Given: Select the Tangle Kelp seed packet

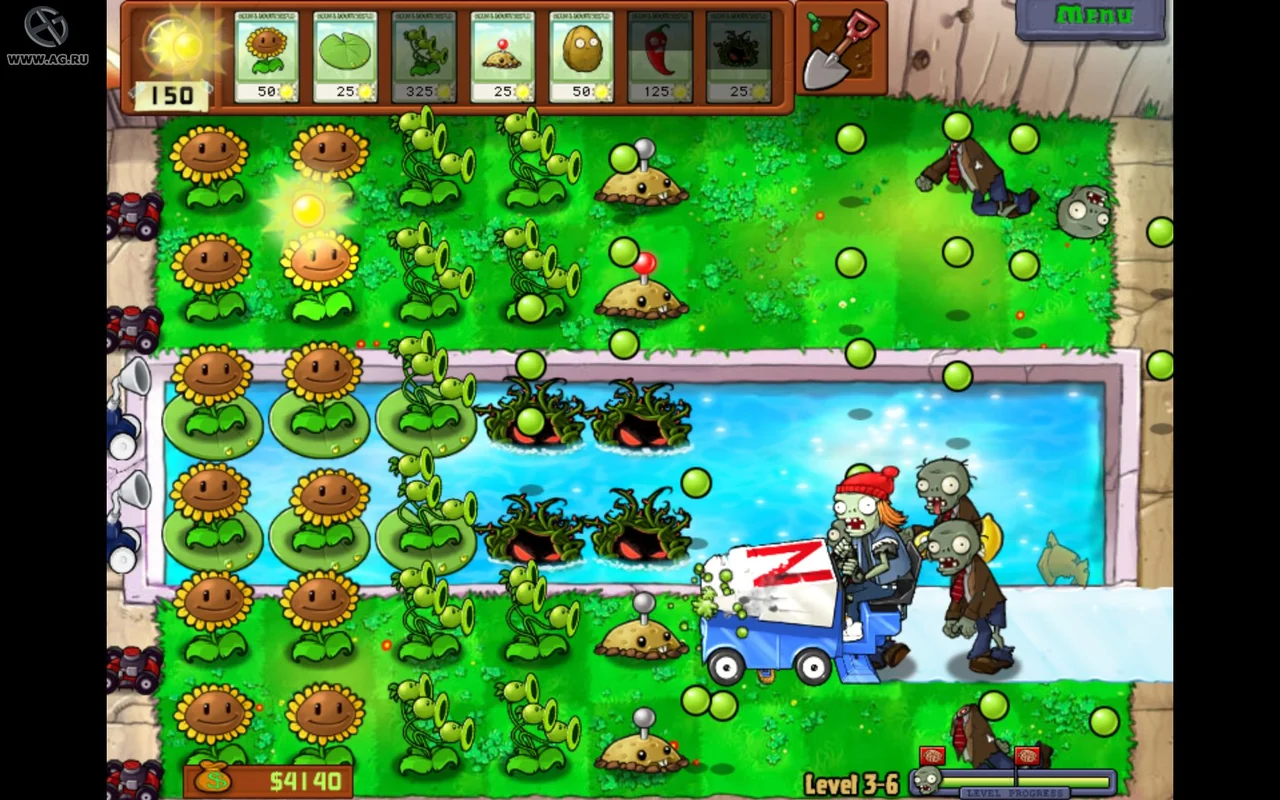Looking at the screenshot, I should pyautogui.click(x=738, y=55).
